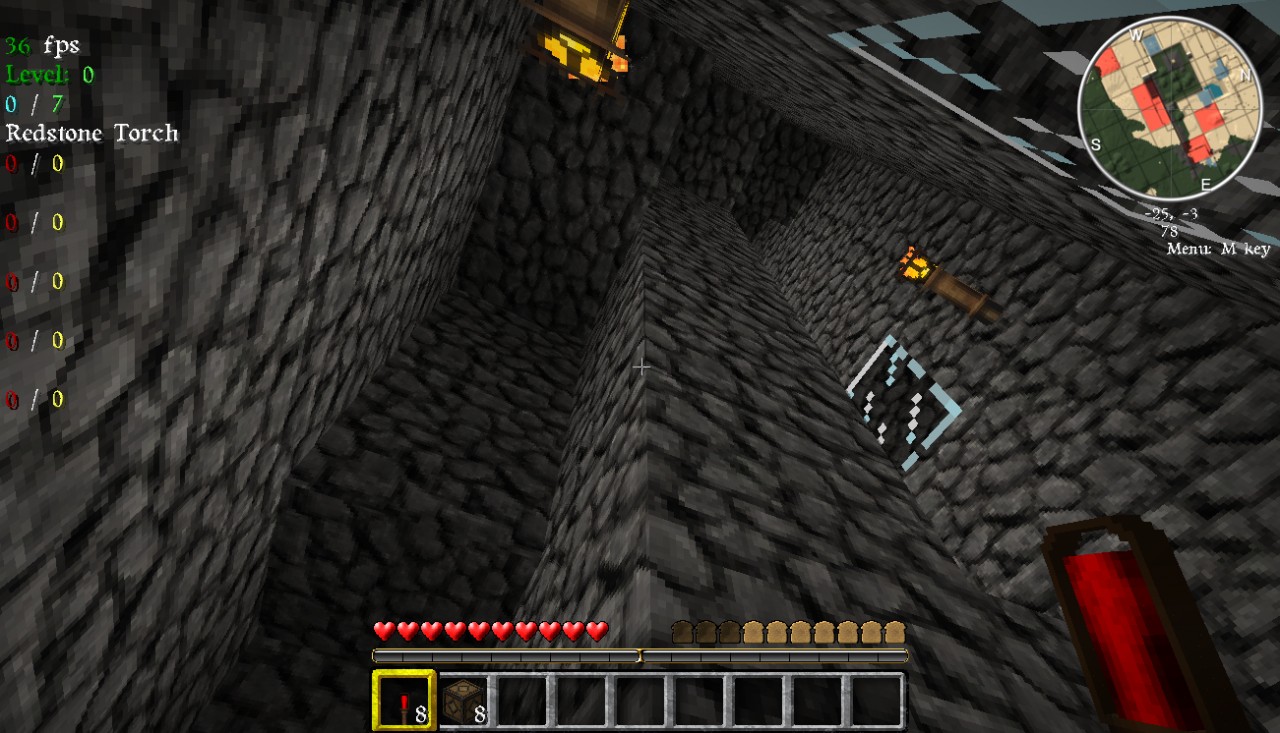Select the redstone torch hotbar slot
The width and height of the screenshot is (1280, 733).
[x=404, y=700]
